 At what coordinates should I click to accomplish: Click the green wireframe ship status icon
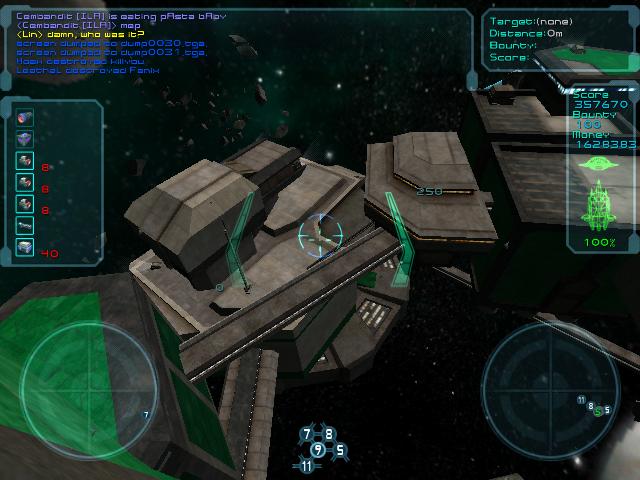[600, 204]
